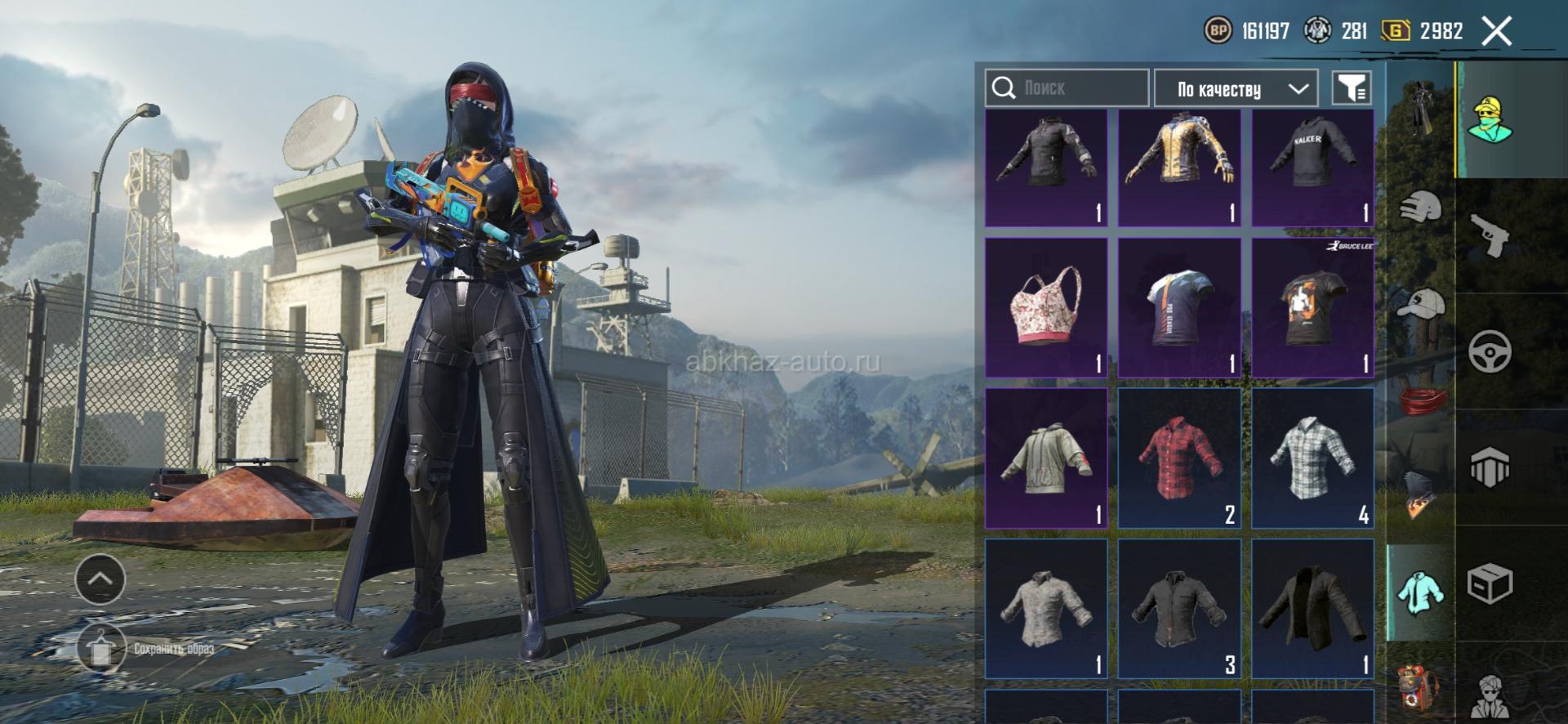Select the yellow and black jacket item
Image resolution: width=1568 pixels, height=724 pixels.
tap(1178, 168)
